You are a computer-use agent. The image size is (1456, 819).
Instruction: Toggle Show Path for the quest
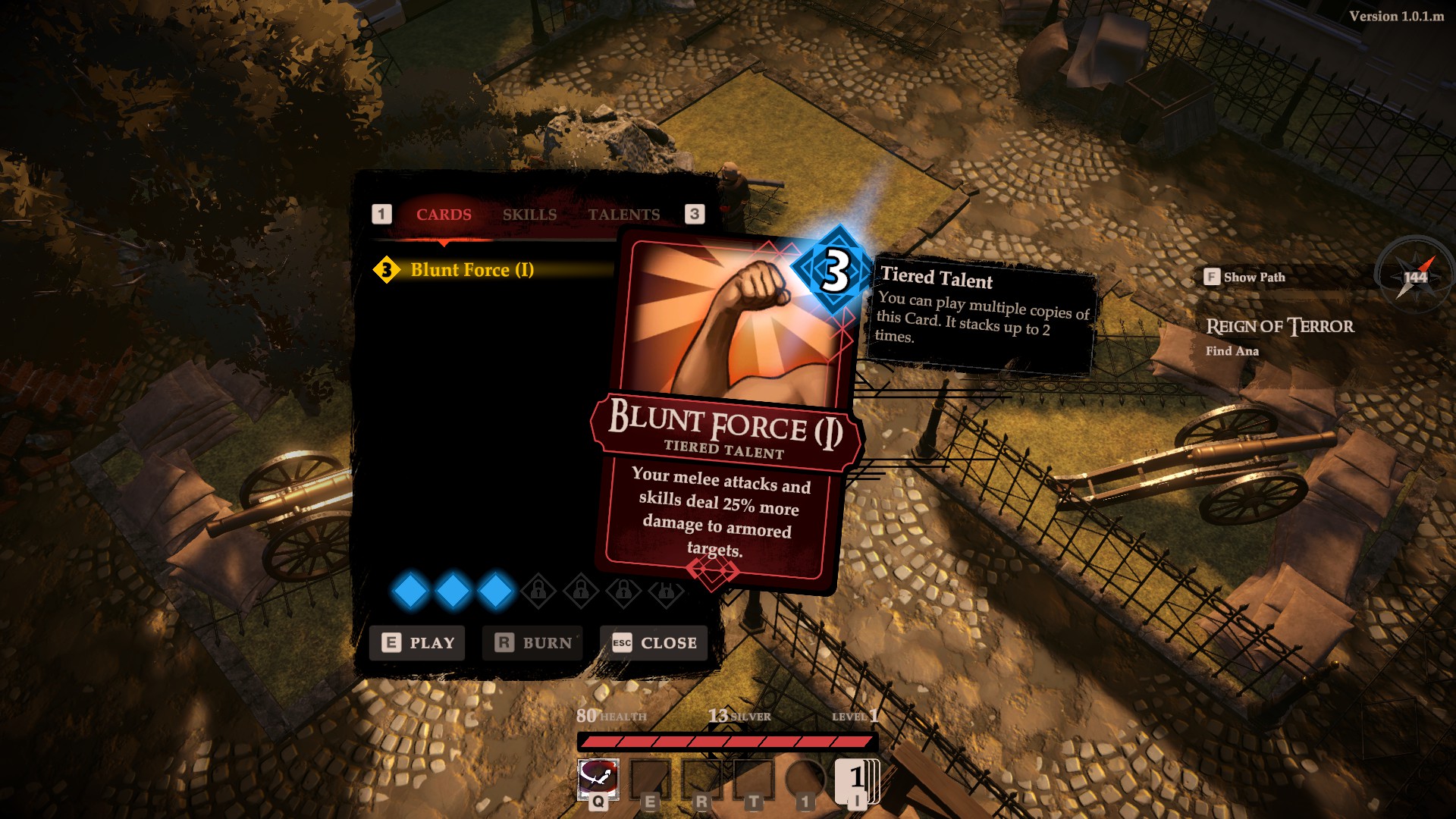[x=1244, y=278]
